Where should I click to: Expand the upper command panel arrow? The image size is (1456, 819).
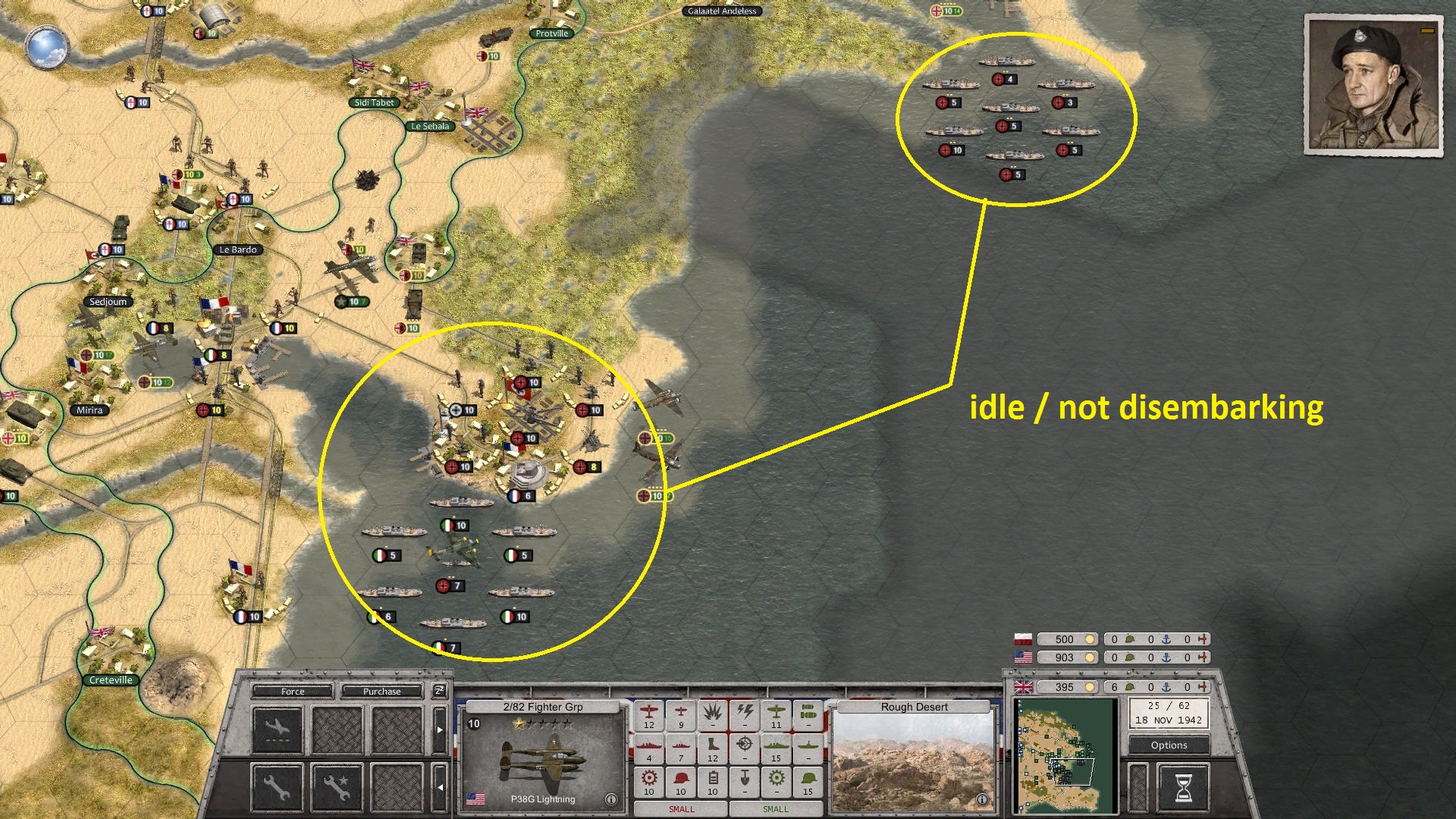pos(439,729)
